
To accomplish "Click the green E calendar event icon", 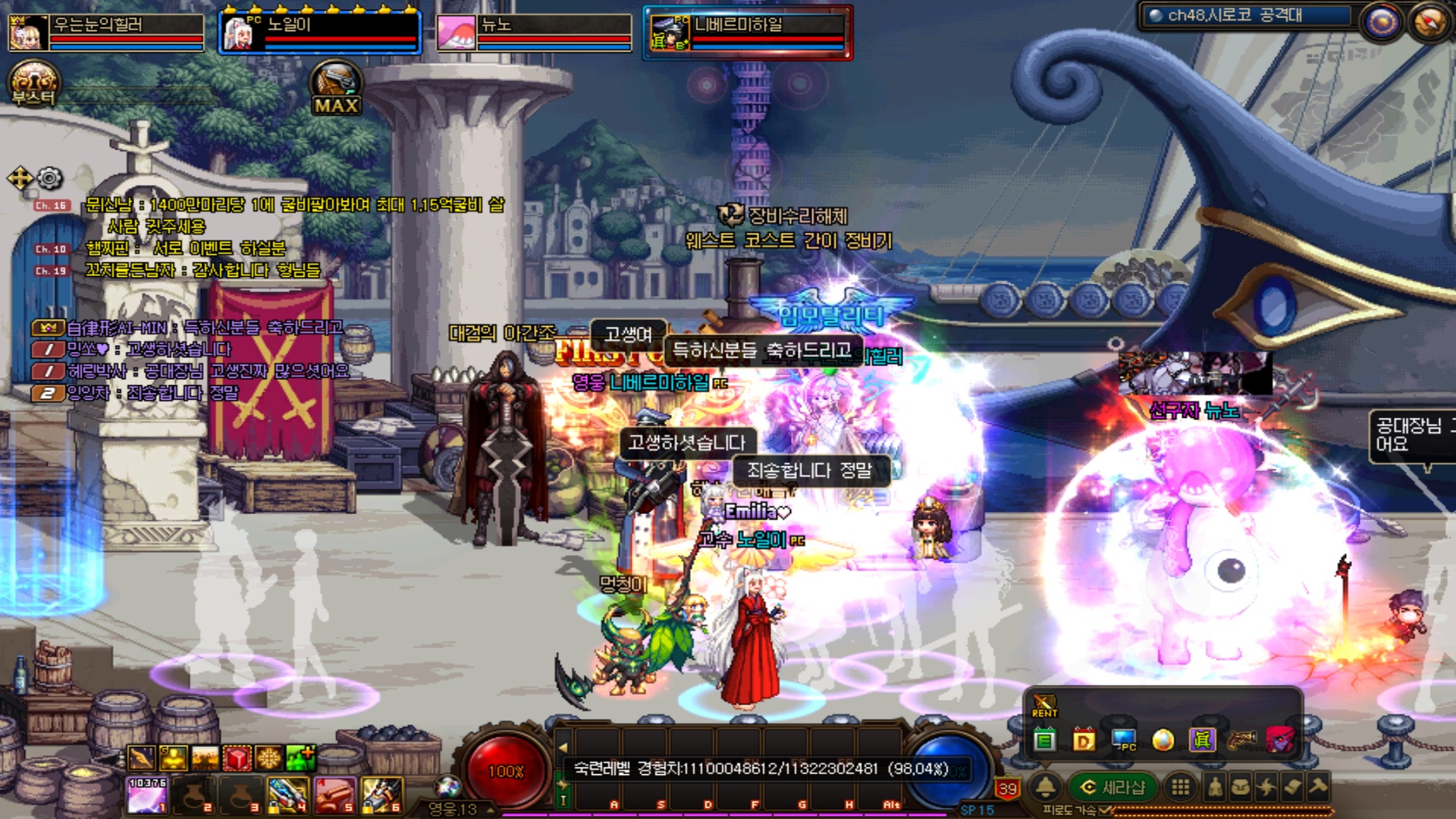I will (x=1045, y=739).
